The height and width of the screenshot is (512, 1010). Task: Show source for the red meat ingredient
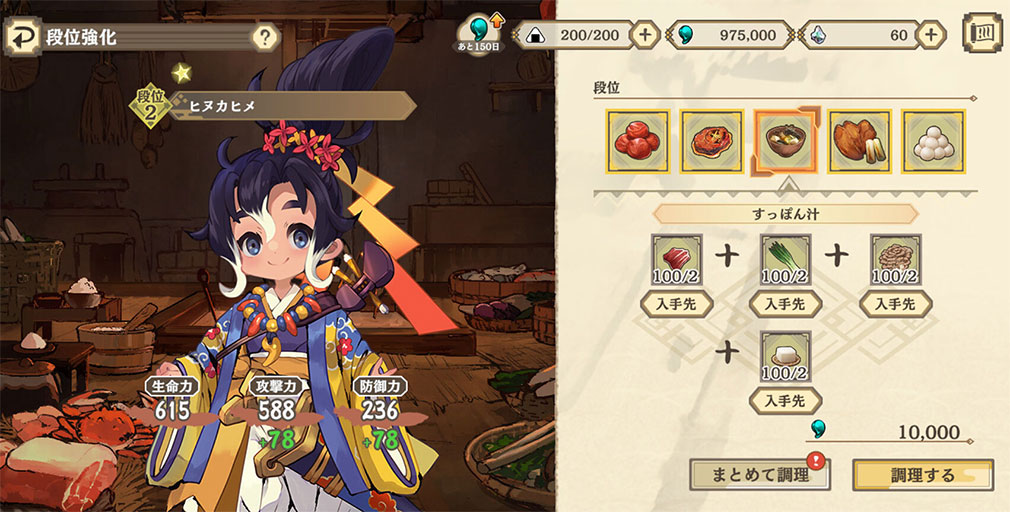676,304
